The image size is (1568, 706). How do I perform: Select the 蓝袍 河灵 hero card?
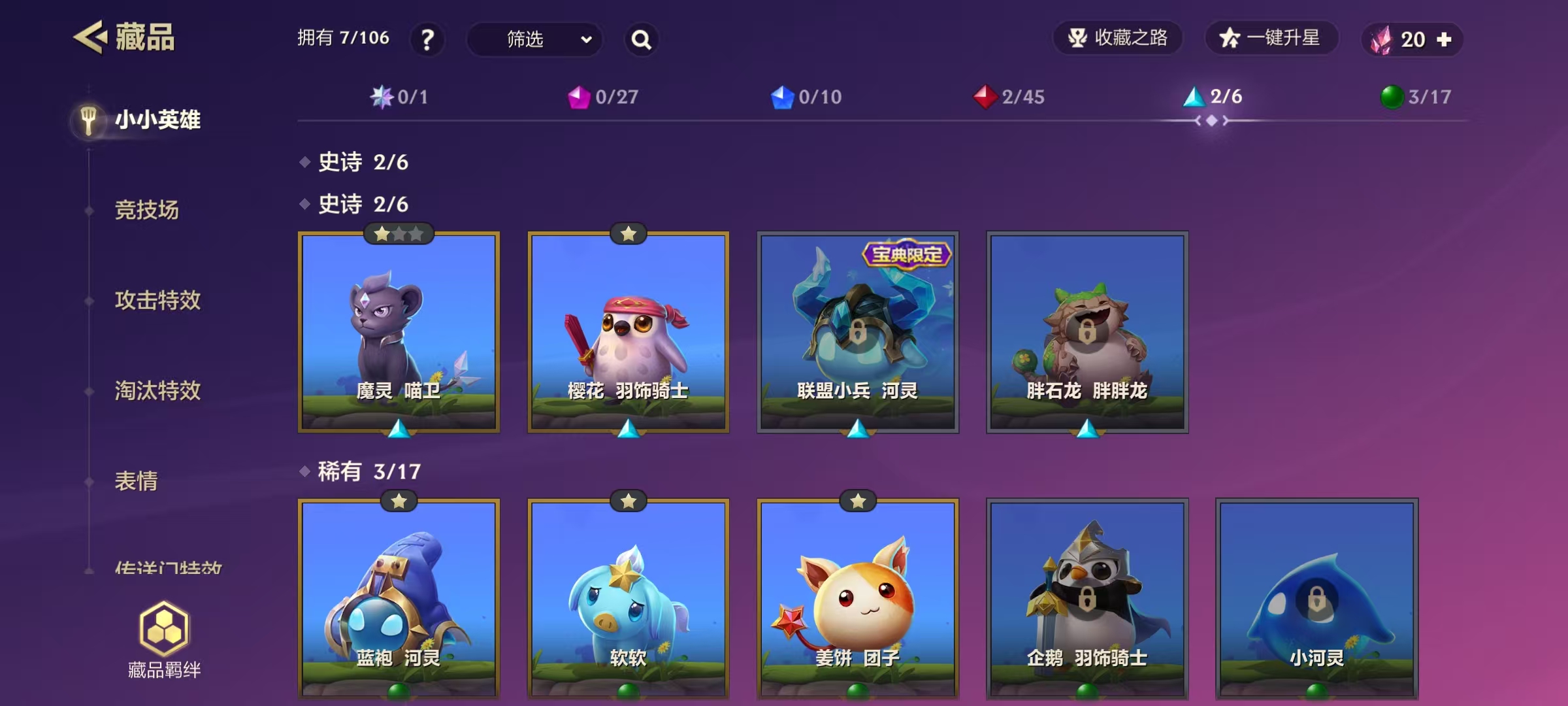point(399,598)
